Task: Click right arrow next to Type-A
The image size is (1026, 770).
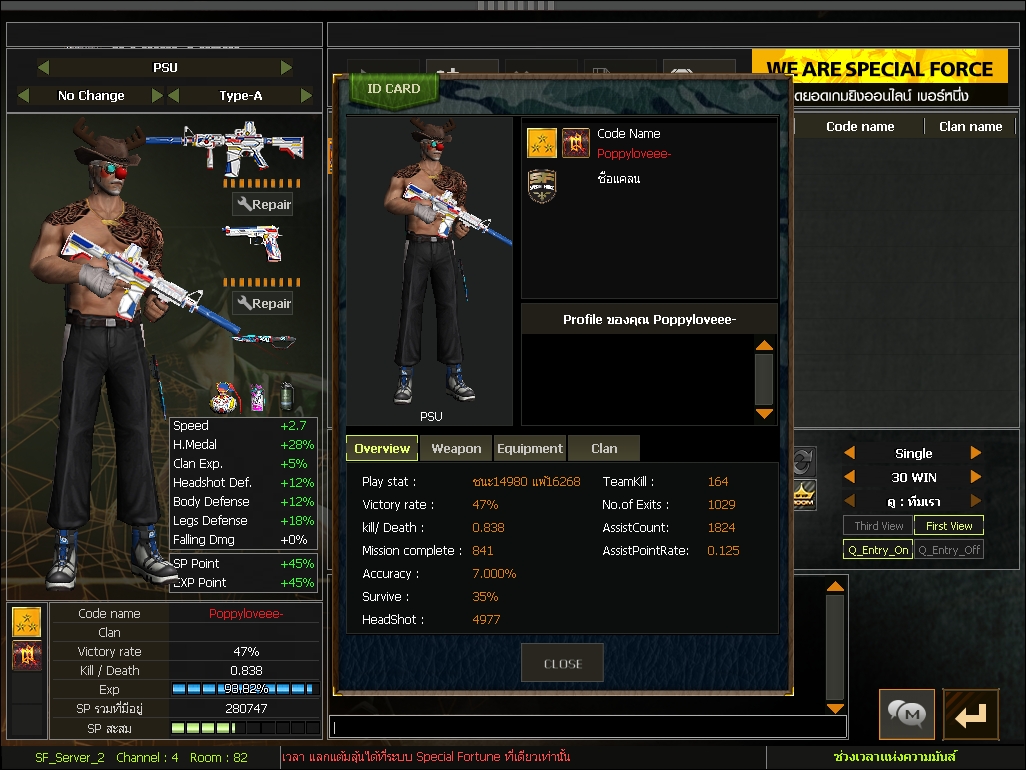Action: (306, 96)
